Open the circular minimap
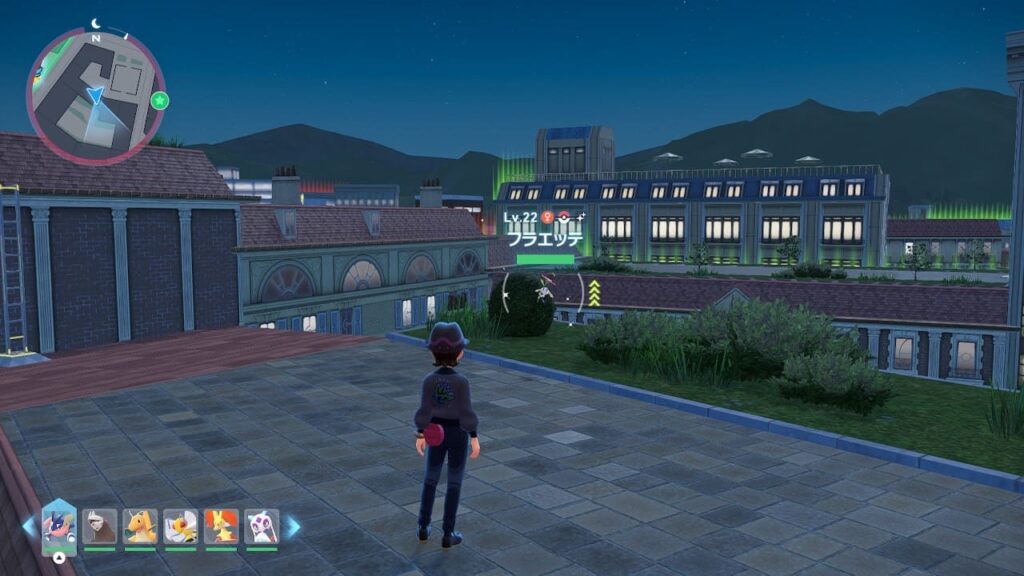This screenshot has width=1024, height=576. pyautogui.click(x=95, y=96)
